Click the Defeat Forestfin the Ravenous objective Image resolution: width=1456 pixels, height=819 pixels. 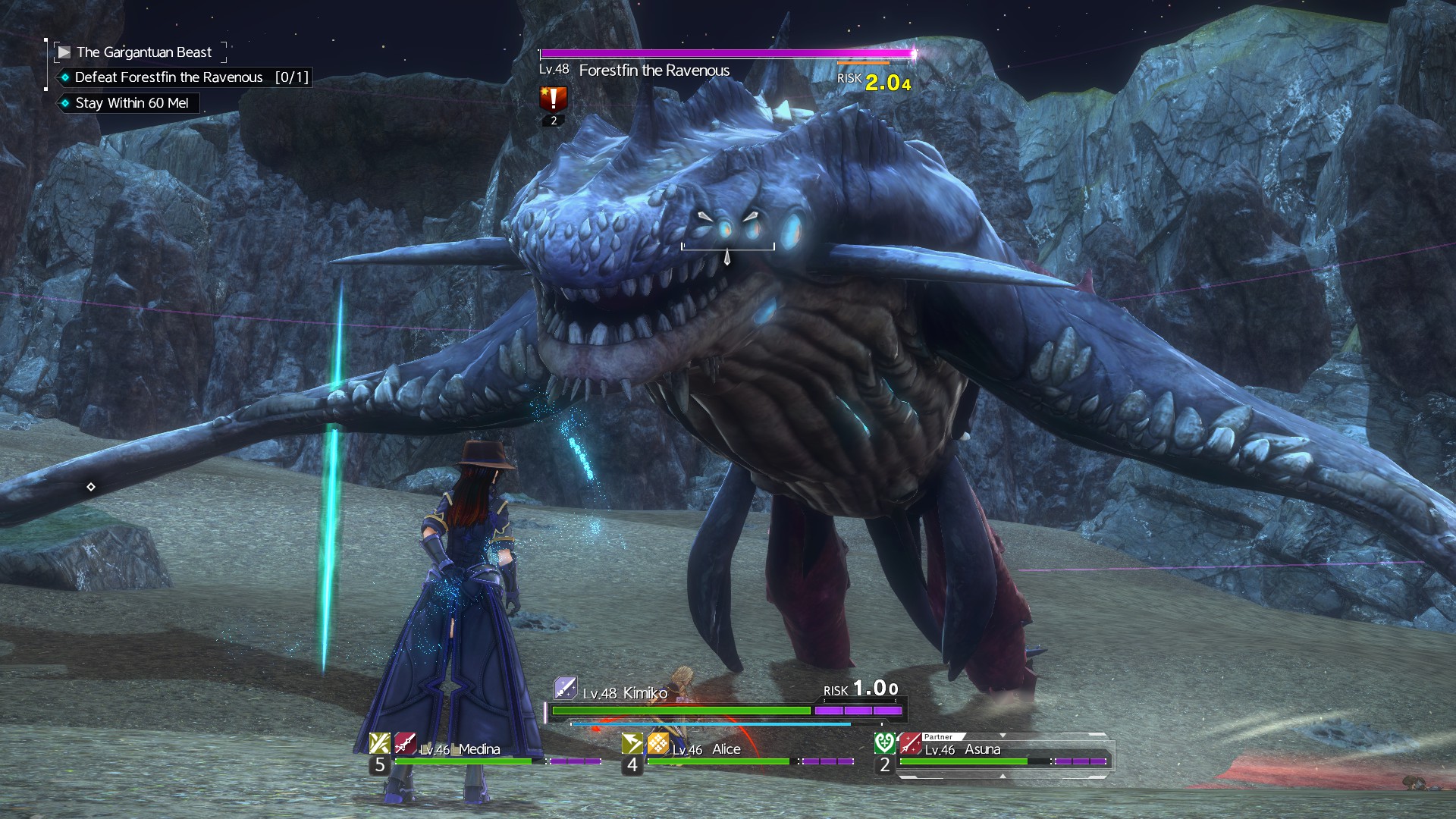click(168, 77)
